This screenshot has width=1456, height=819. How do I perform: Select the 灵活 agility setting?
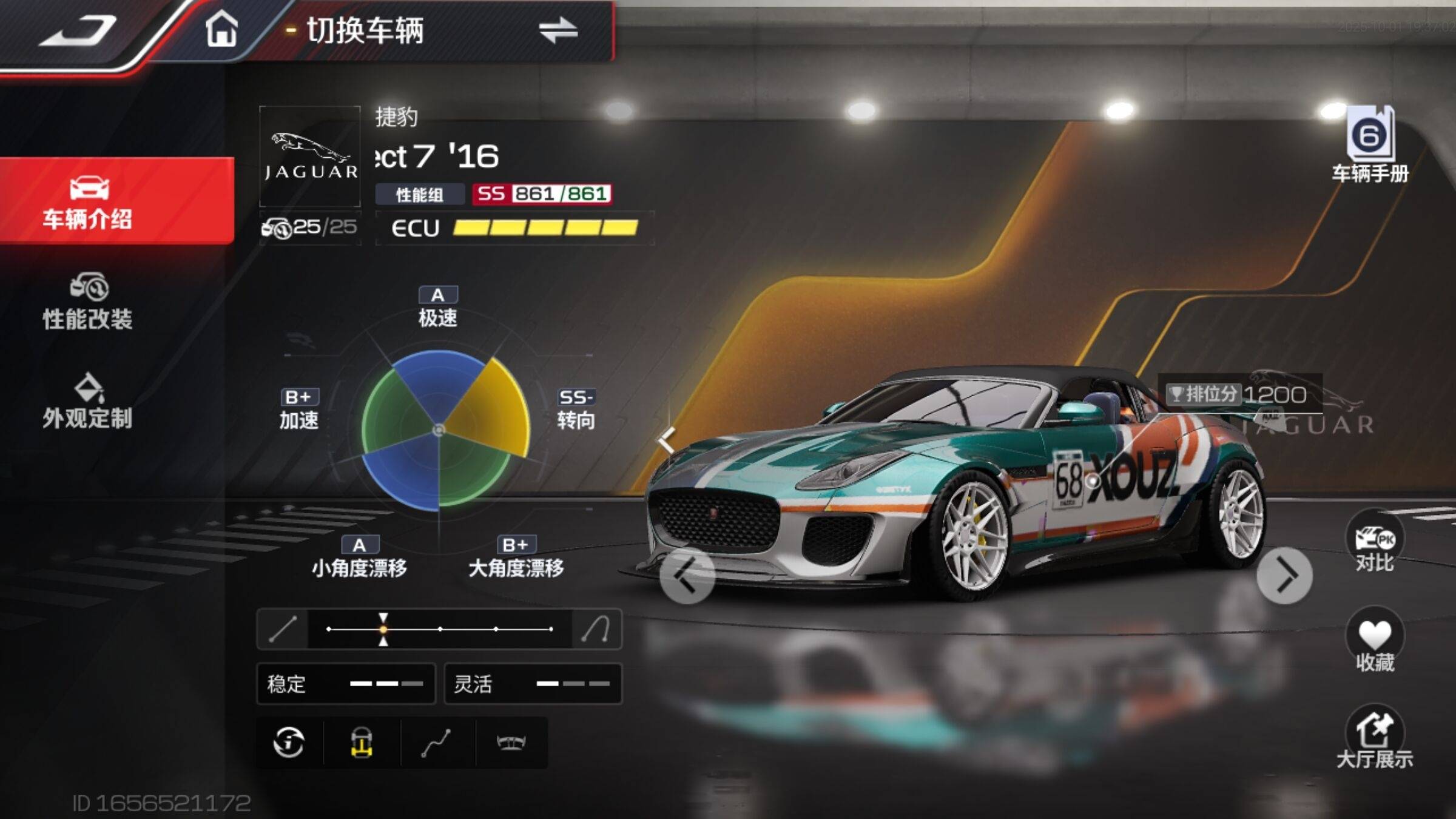coord(533,684)
